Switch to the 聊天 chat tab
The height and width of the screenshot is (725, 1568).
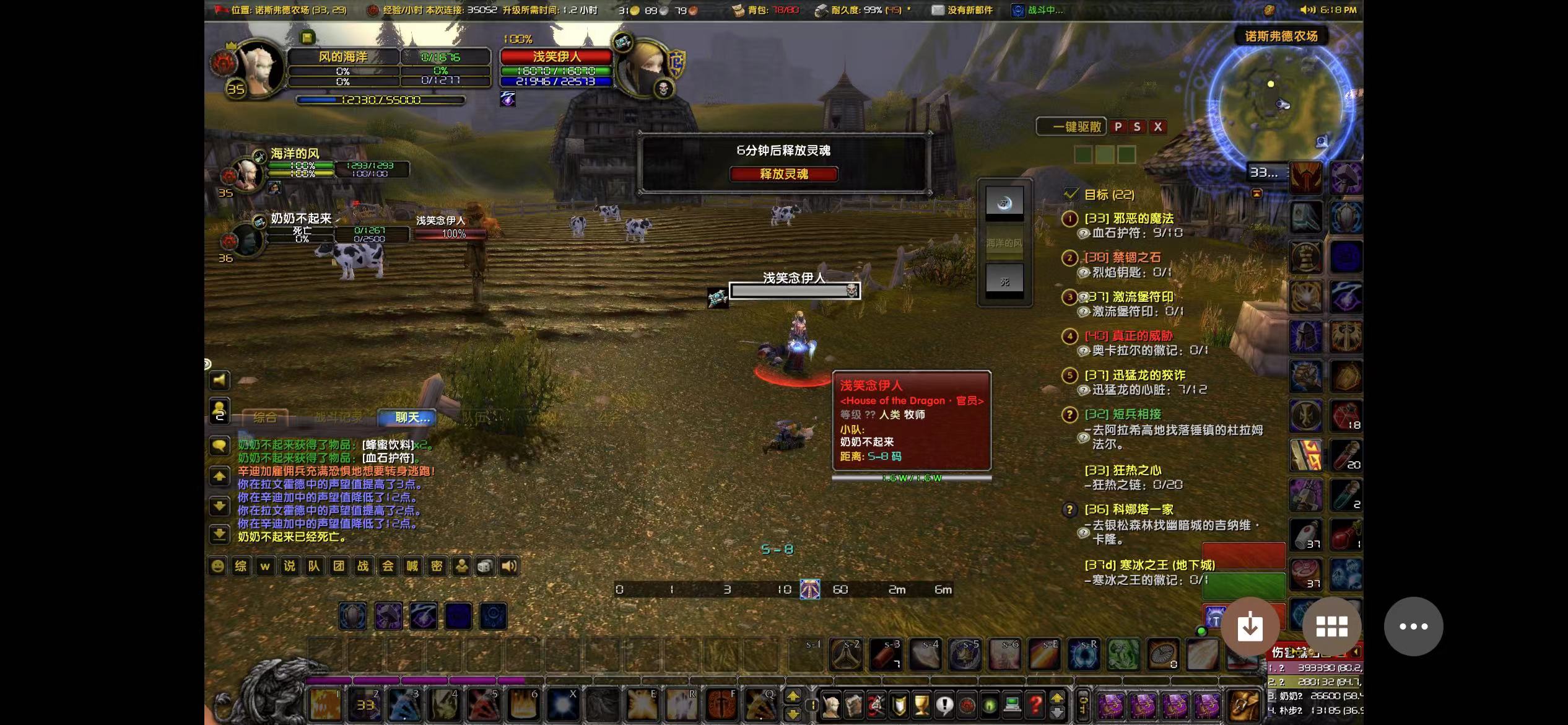[x=412, y=418]
